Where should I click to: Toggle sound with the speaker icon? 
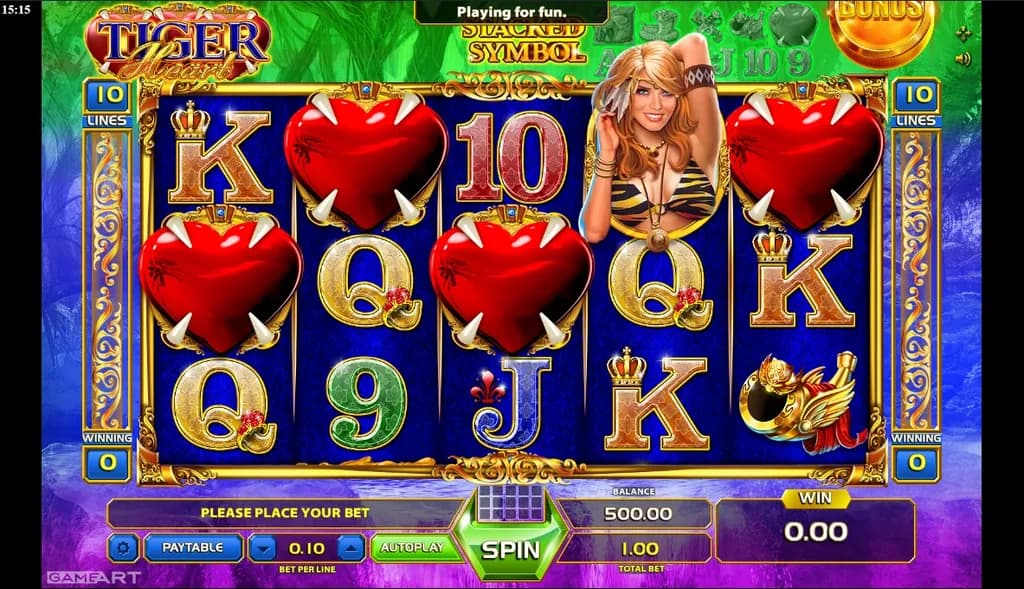click(x=963, y=59)
